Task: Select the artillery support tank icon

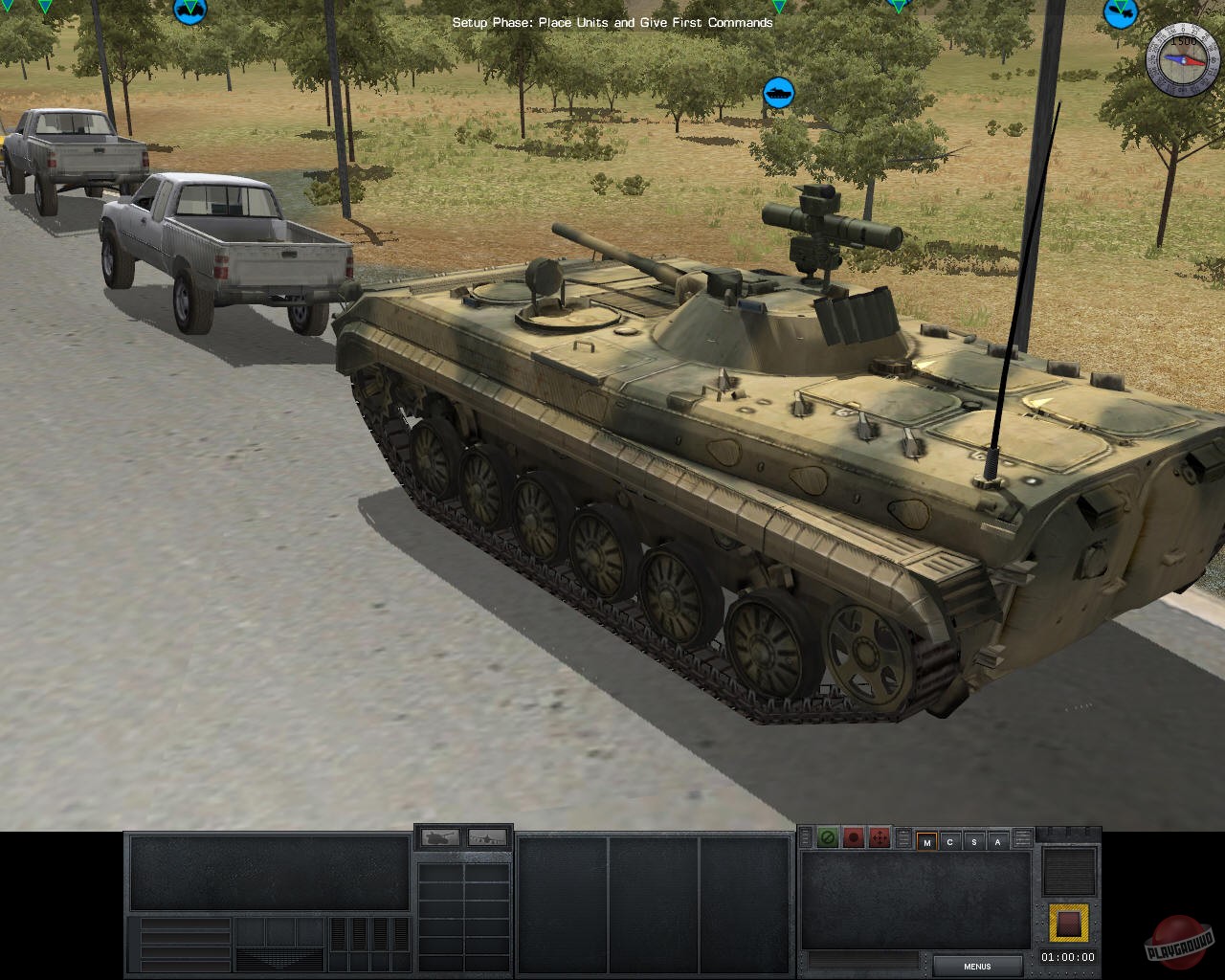Action: [438, 837]
